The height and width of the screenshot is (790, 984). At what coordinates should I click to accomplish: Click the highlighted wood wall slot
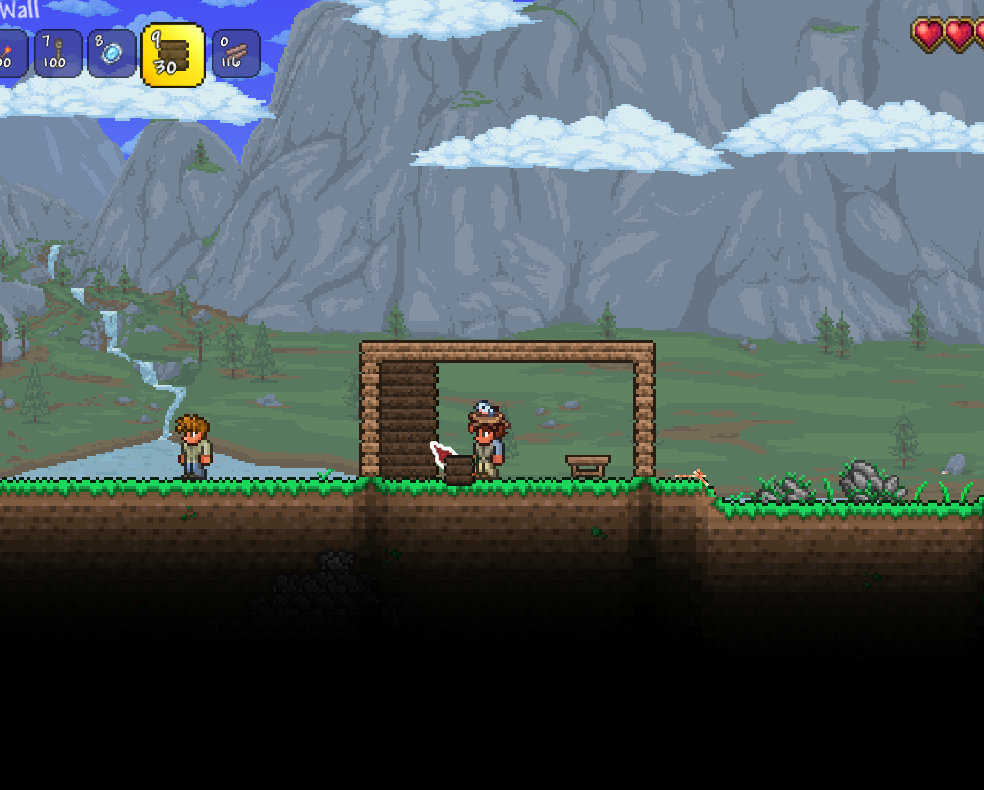(x=173, y=55)
